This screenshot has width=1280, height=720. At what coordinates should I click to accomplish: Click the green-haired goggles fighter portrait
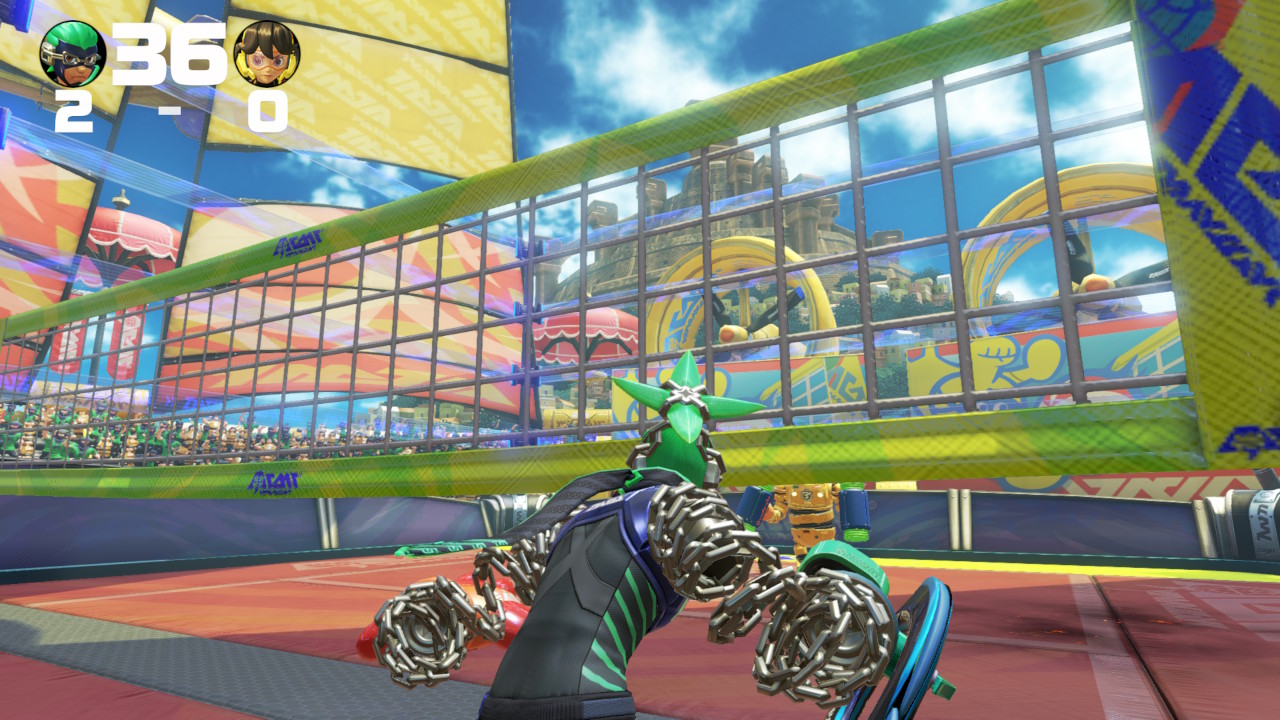pos(73,53)
